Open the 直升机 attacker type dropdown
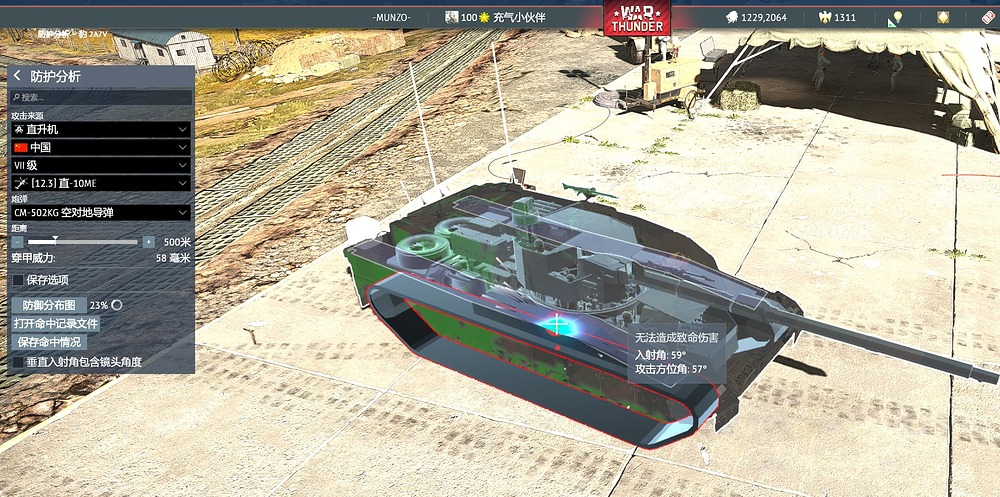This screenshot has height=497, width=1000. point(101,130)
